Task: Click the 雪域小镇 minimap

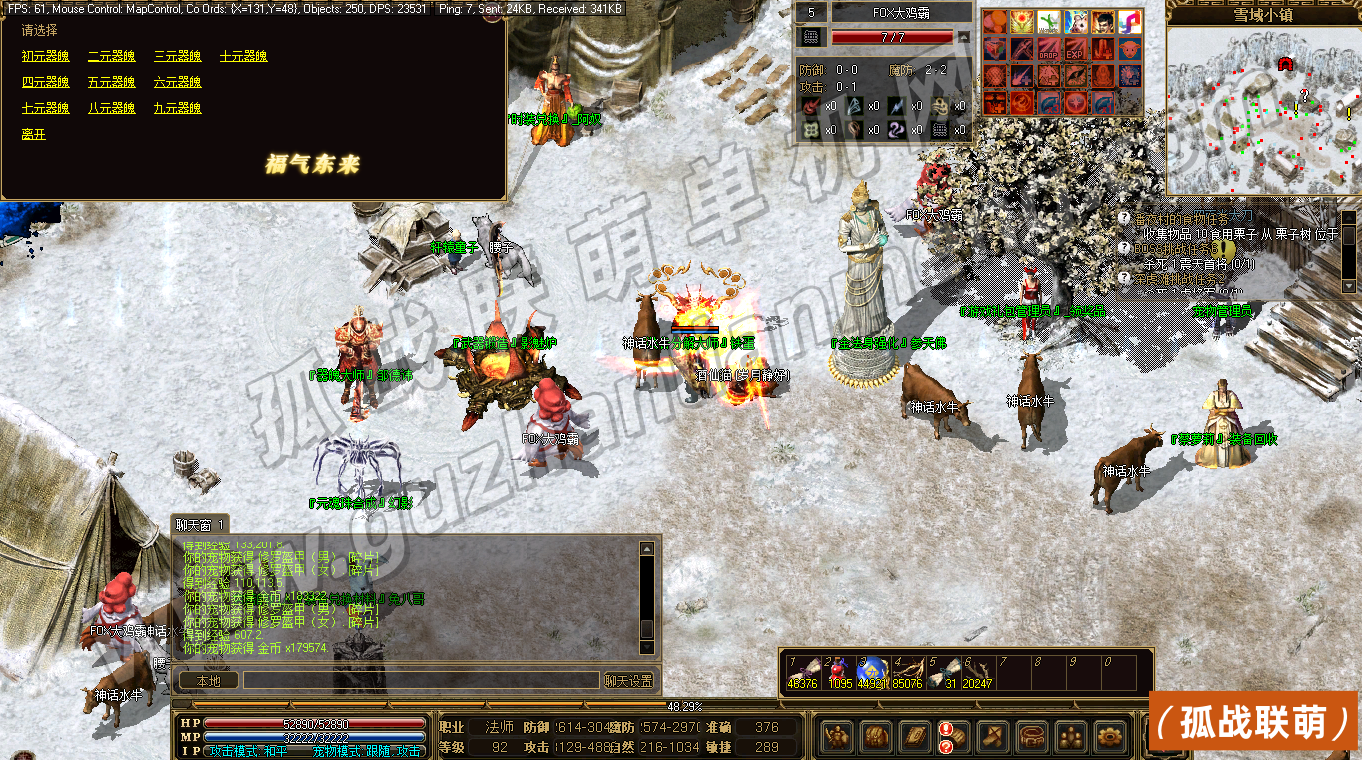Action: (1263, 110)
